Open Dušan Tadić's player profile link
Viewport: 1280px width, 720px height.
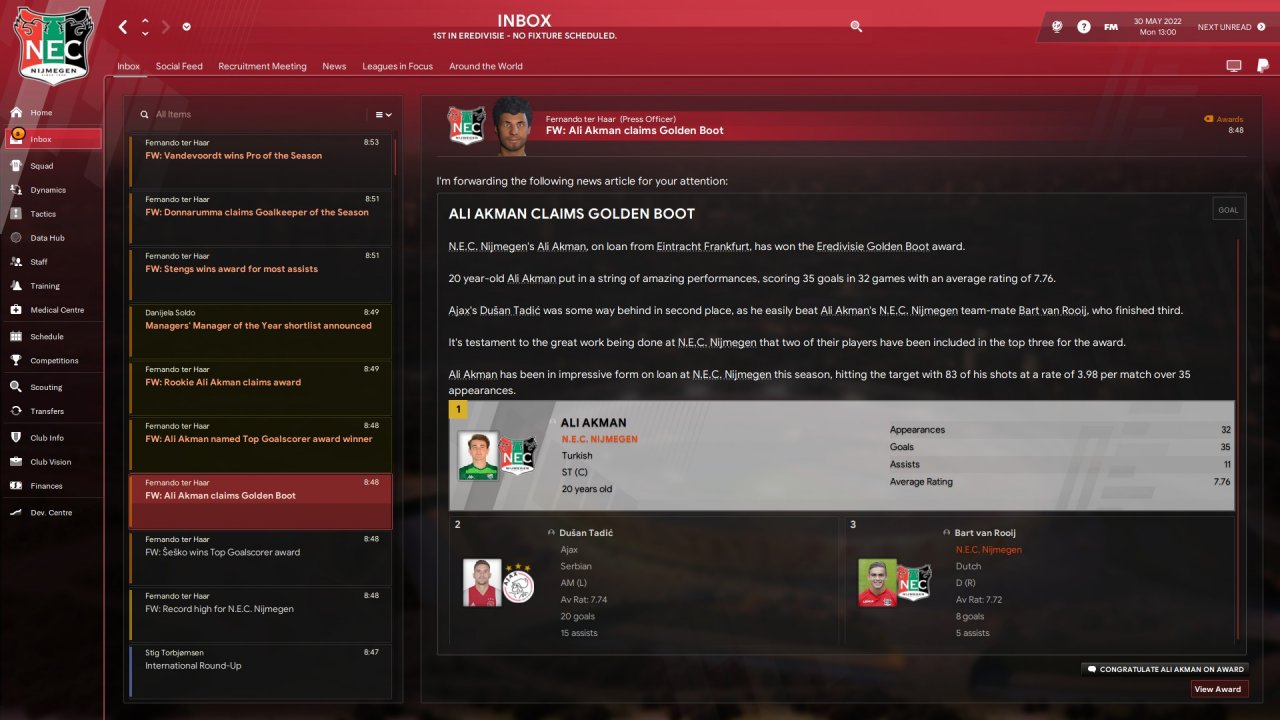click(586, 533)
